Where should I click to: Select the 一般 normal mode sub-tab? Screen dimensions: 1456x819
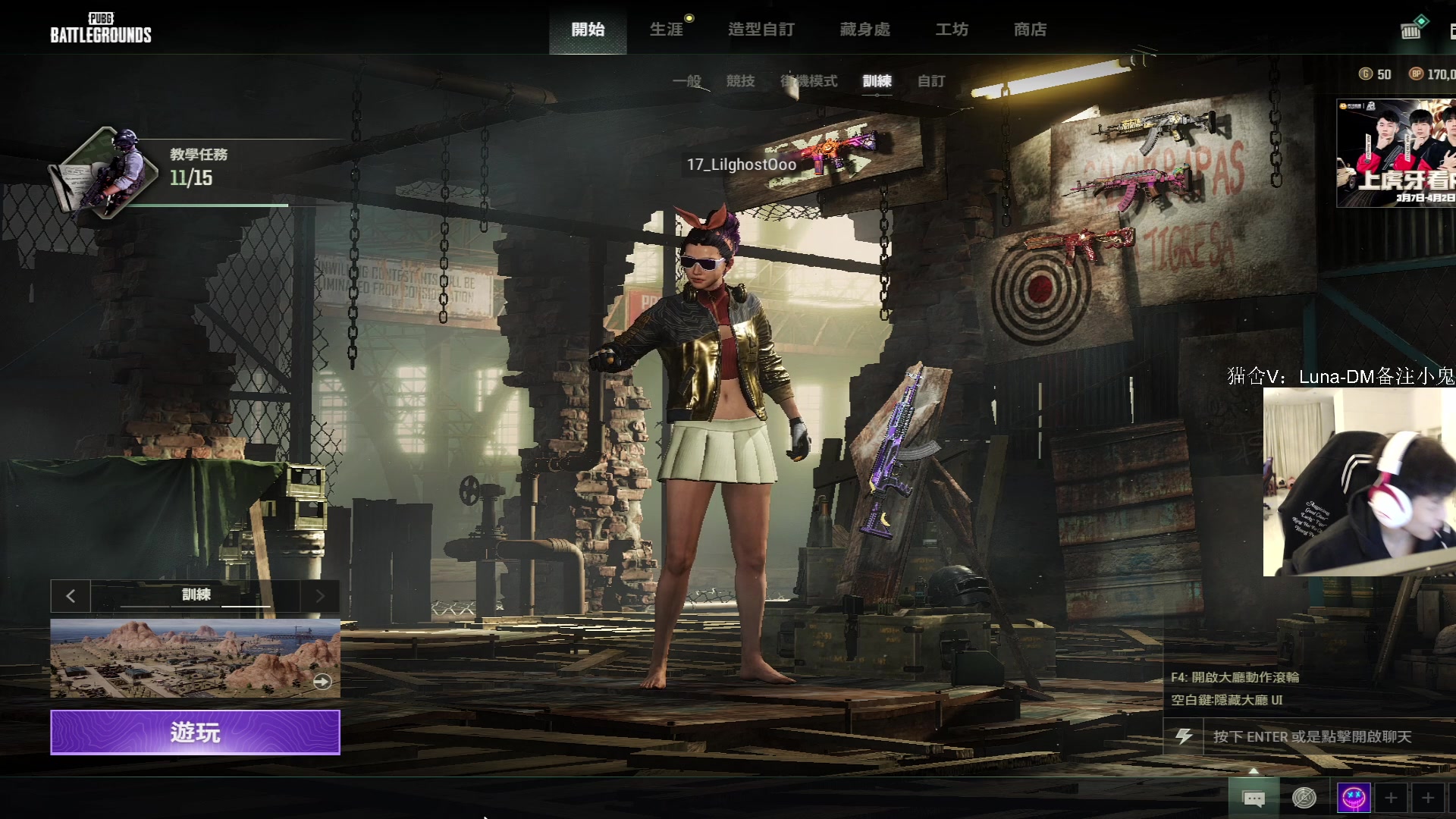687,81
